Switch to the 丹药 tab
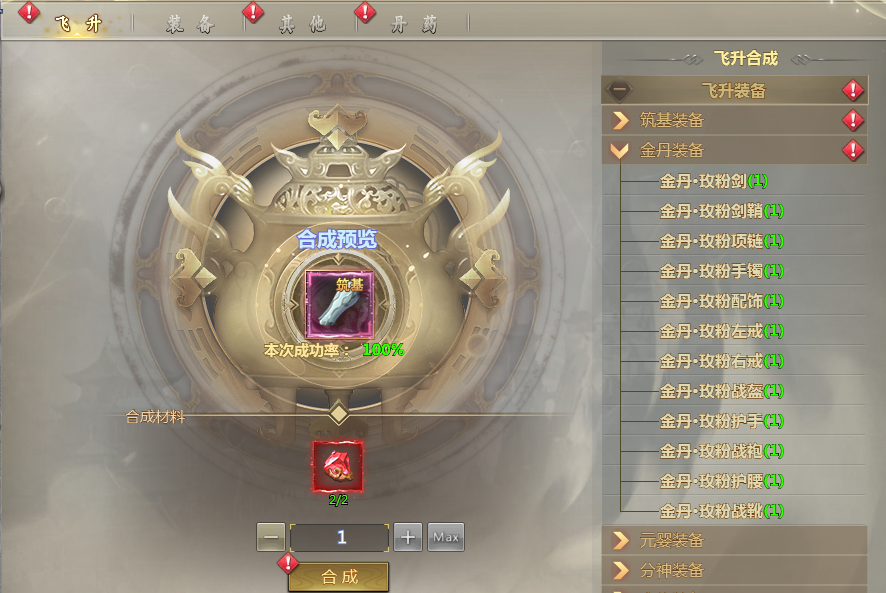The height and width of the screenshot is (593, 886). click(x=414, y=25)
